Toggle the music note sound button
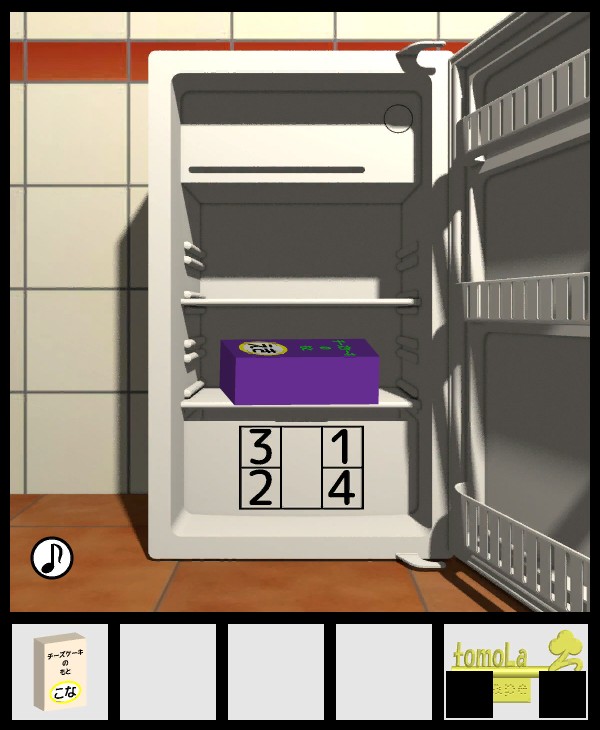600x730 pixels. tap(52, 558)
